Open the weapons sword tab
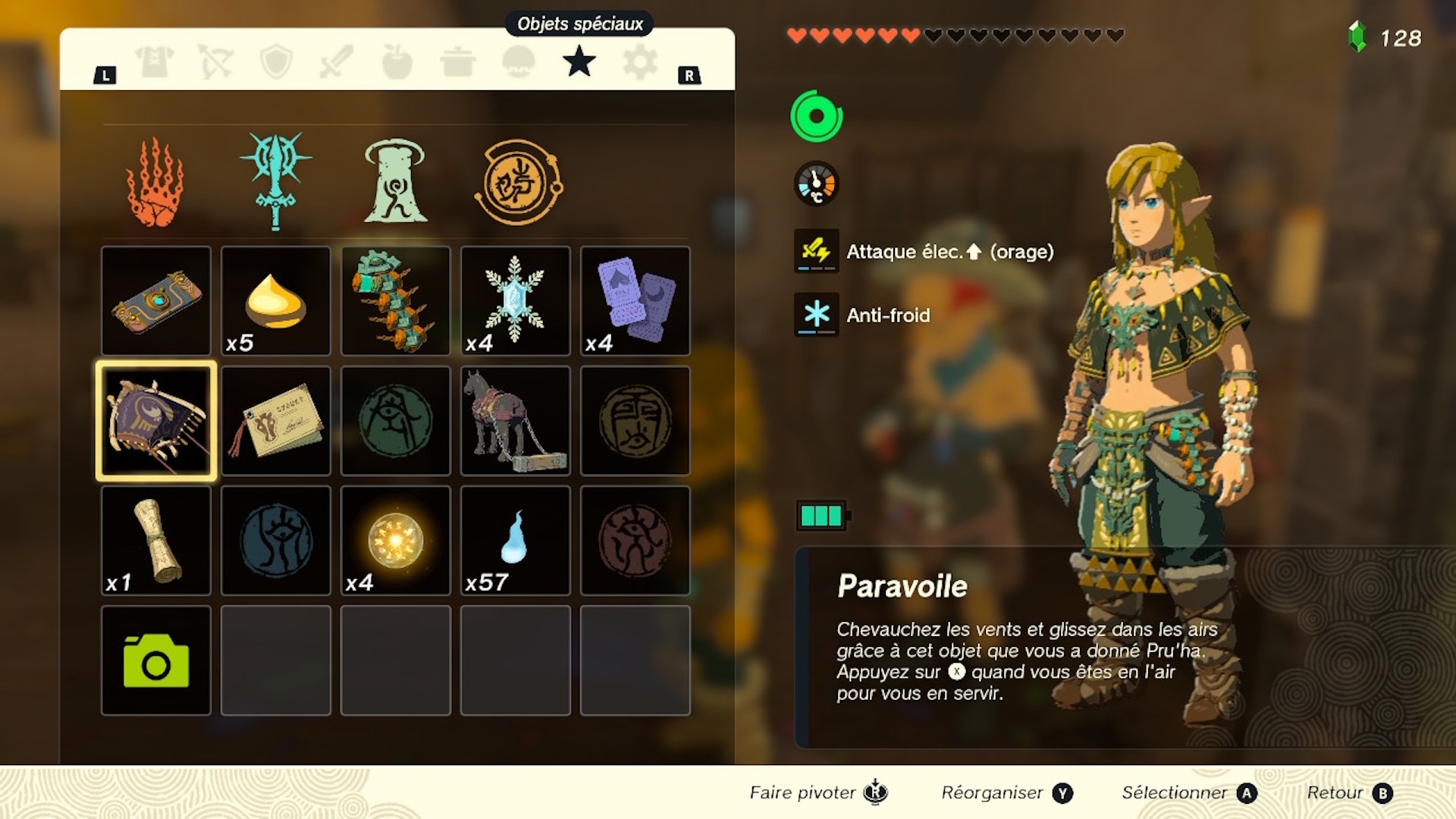The height and width of the screenshot is (819, 1456). pyautogui.click(x=337, y=61)
